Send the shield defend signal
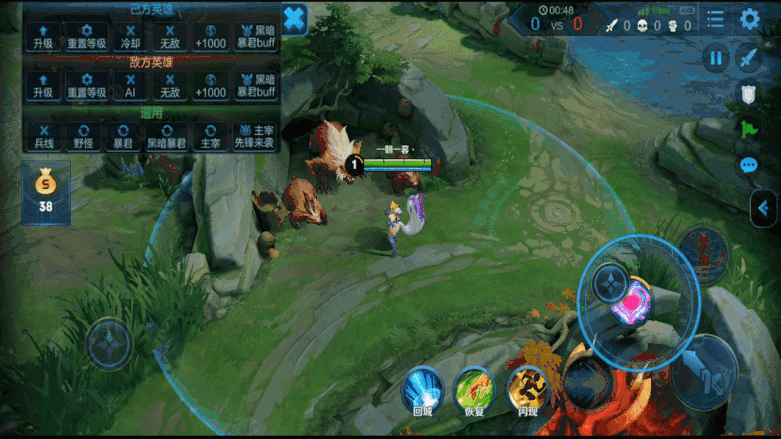 click(748, 94)
